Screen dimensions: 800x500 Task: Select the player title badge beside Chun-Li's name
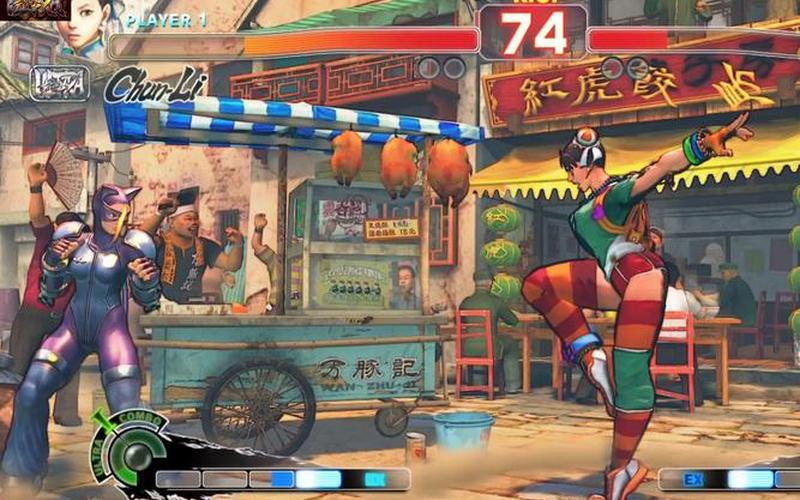click(60, 82)
